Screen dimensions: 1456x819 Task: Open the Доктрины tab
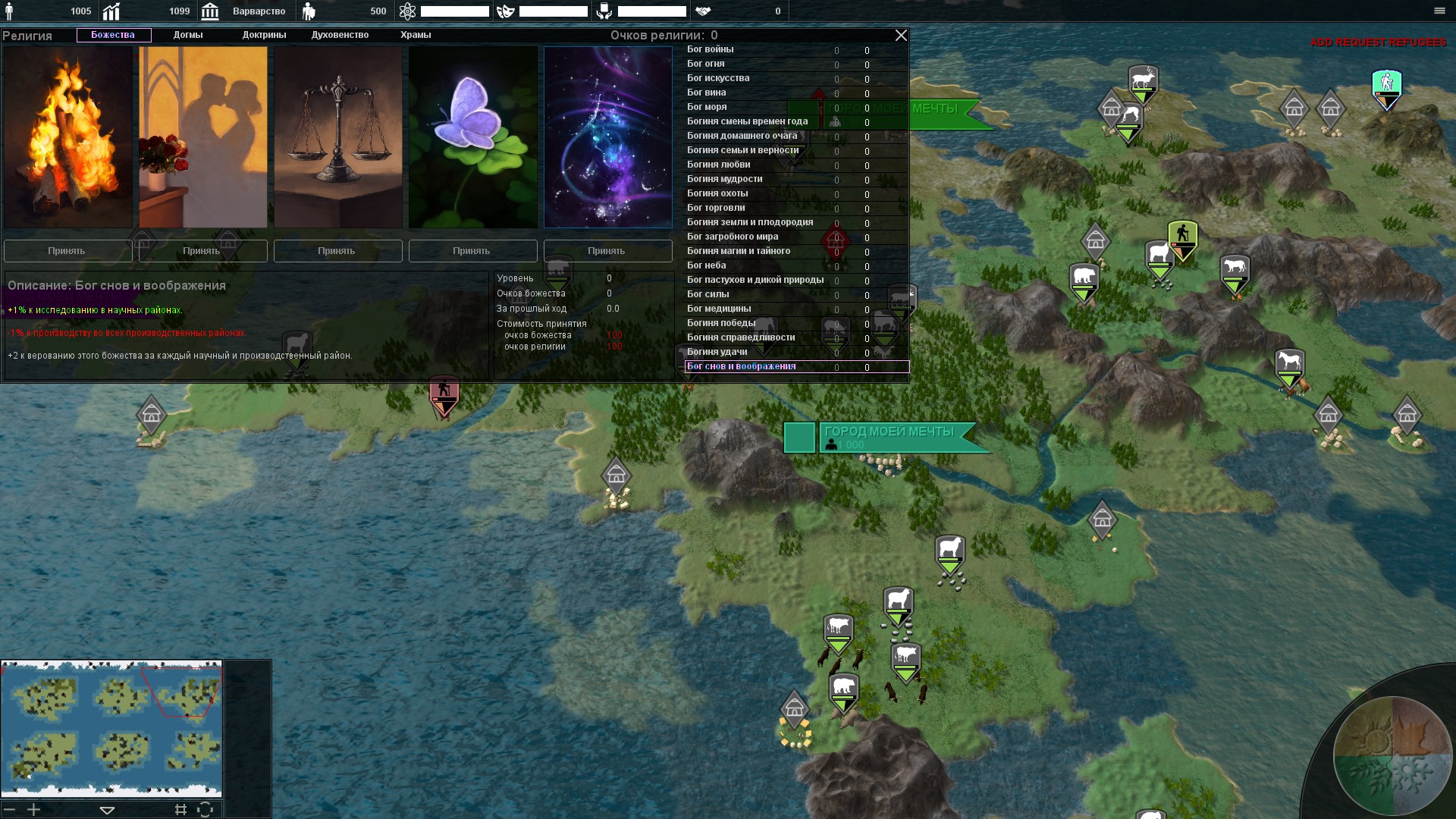click(x=264, y=35)
